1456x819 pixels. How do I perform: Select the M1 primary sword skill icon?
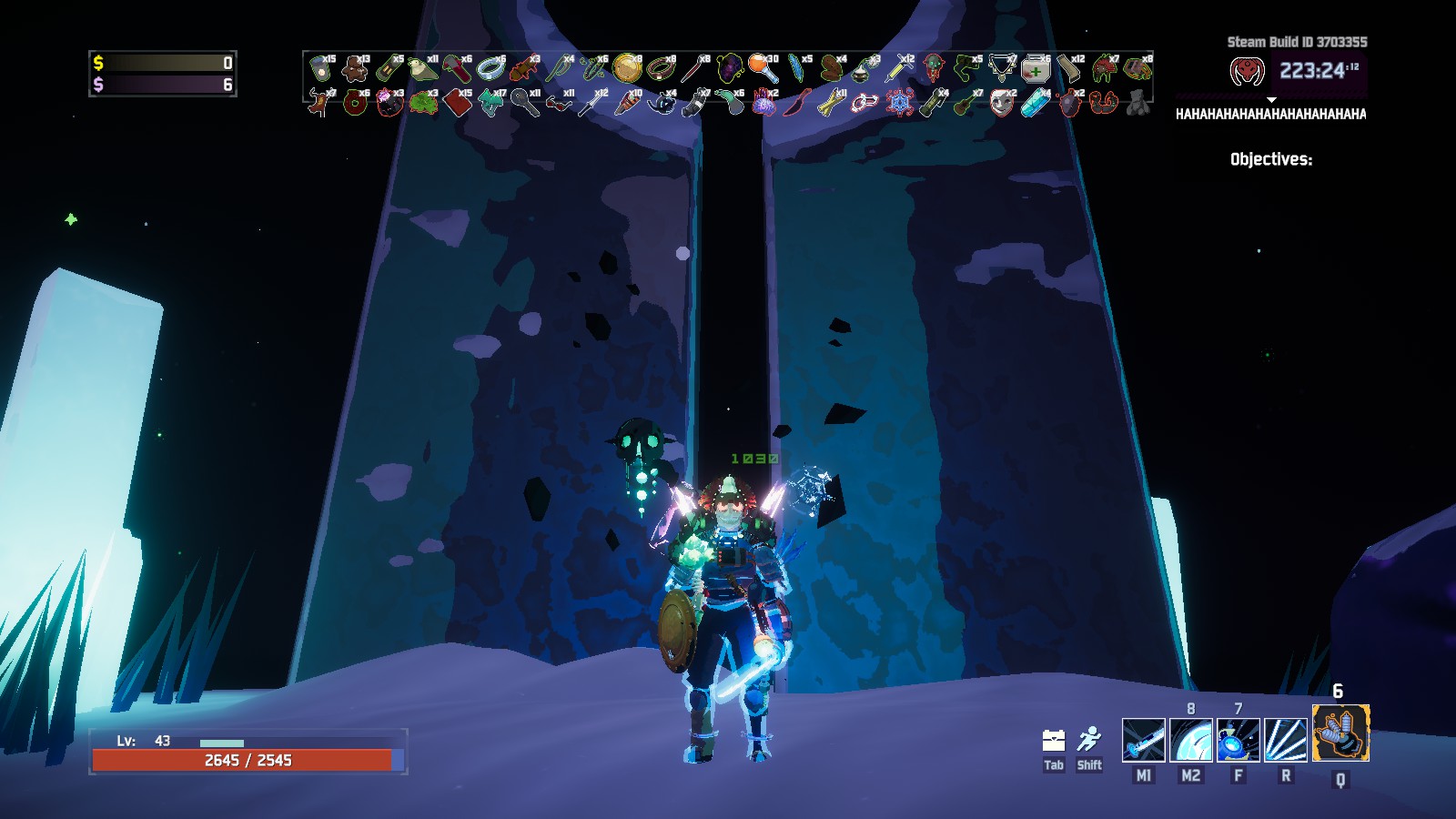click(1145, 738)
